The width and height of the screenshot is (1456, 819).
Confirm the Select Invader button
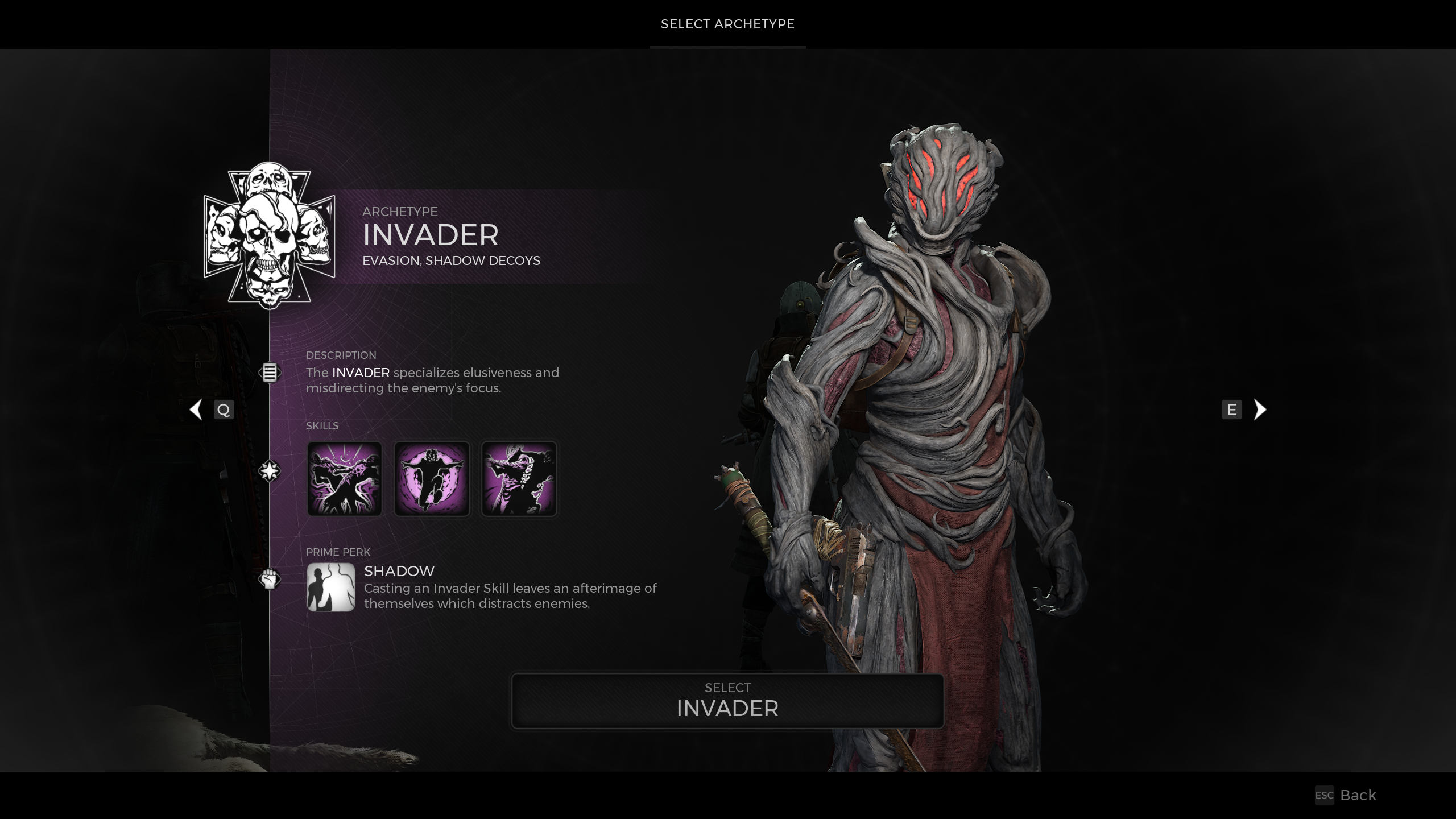click(x=727, y=701)
